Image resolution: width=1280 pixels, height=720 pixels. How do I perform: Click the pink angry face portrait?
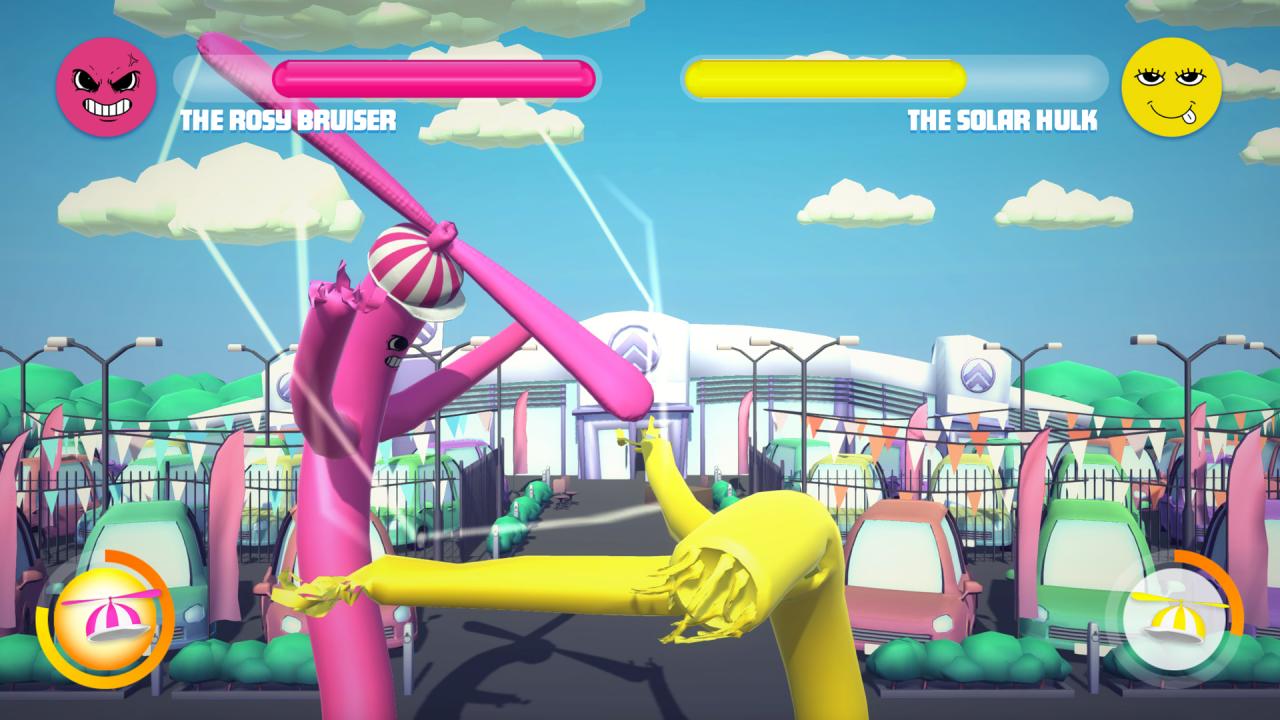[x=106, y=87]
